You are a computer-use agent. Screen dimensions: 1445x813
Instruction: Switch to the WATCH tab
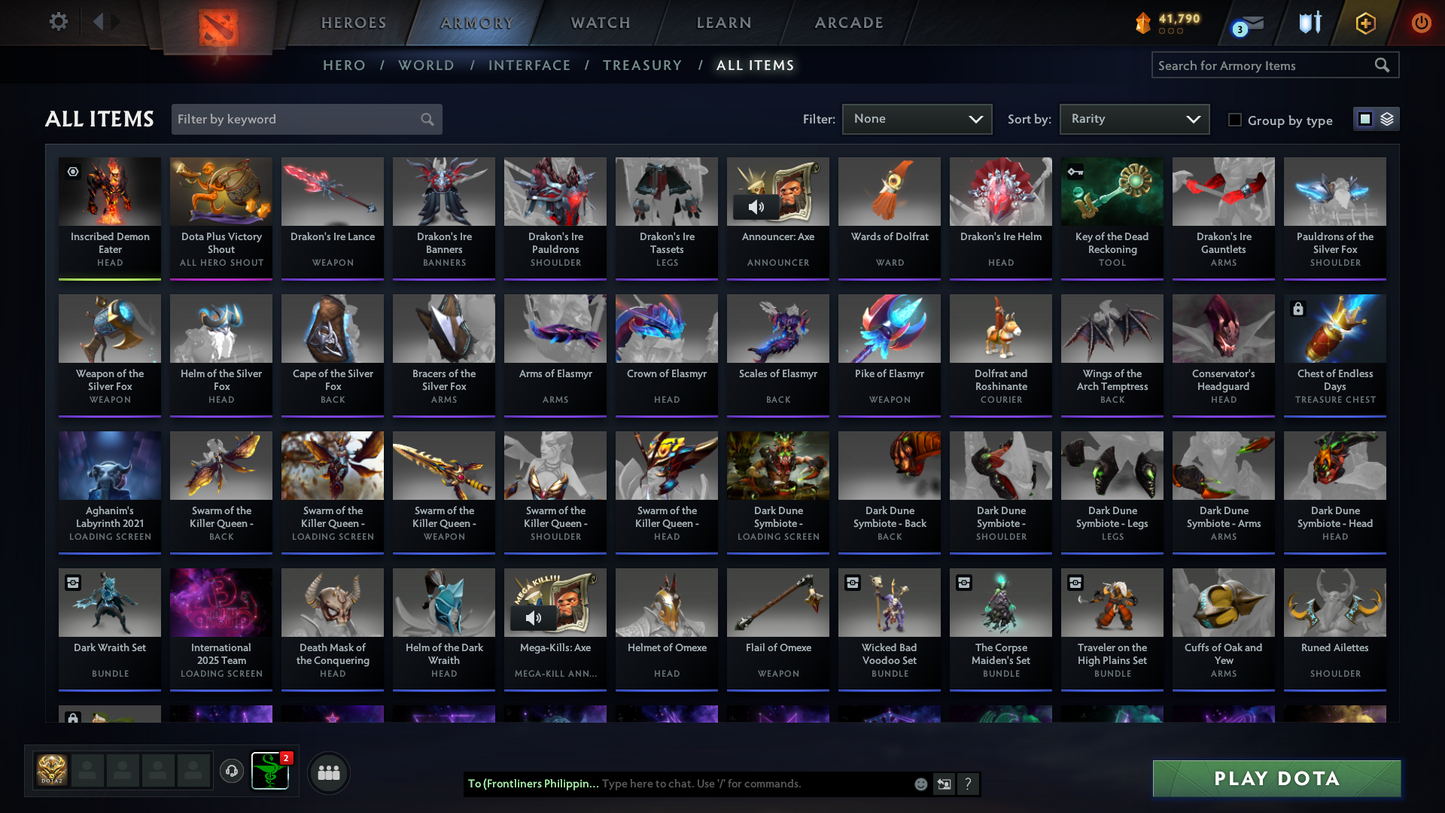(599, 22)
